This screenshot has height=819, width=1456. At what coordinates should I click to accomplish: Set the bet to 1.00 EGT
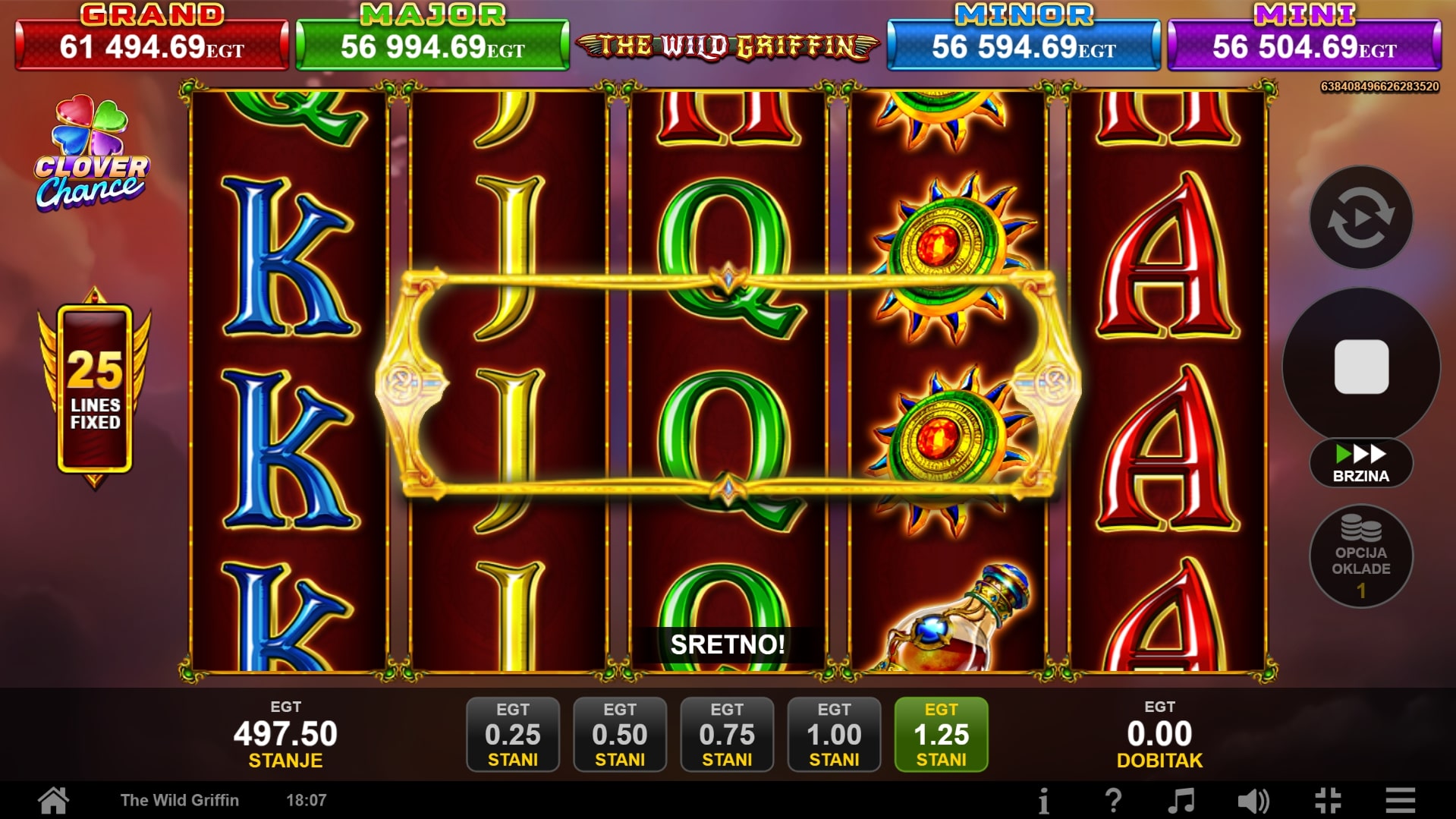[x=834, y=734]
